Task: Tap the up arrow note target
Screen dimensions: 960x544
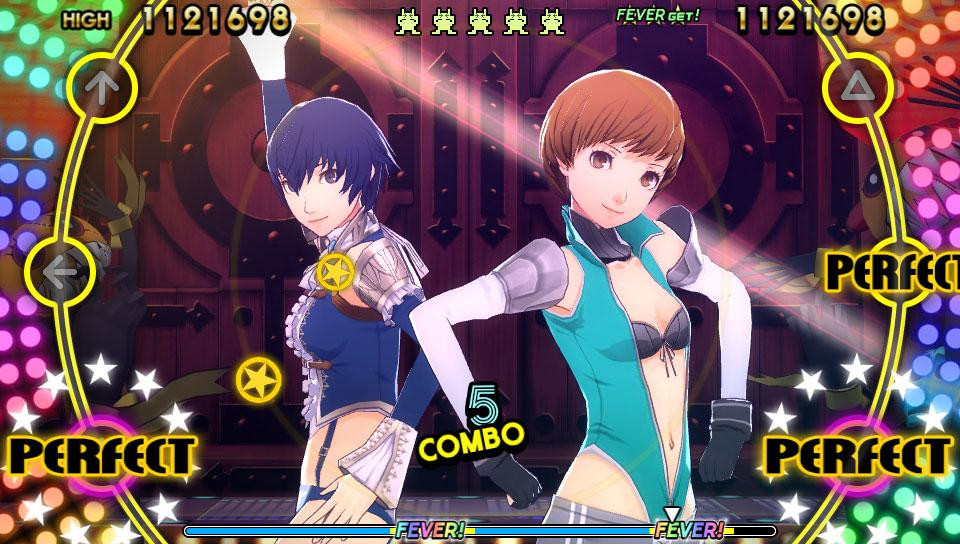Action: [99, 90]
